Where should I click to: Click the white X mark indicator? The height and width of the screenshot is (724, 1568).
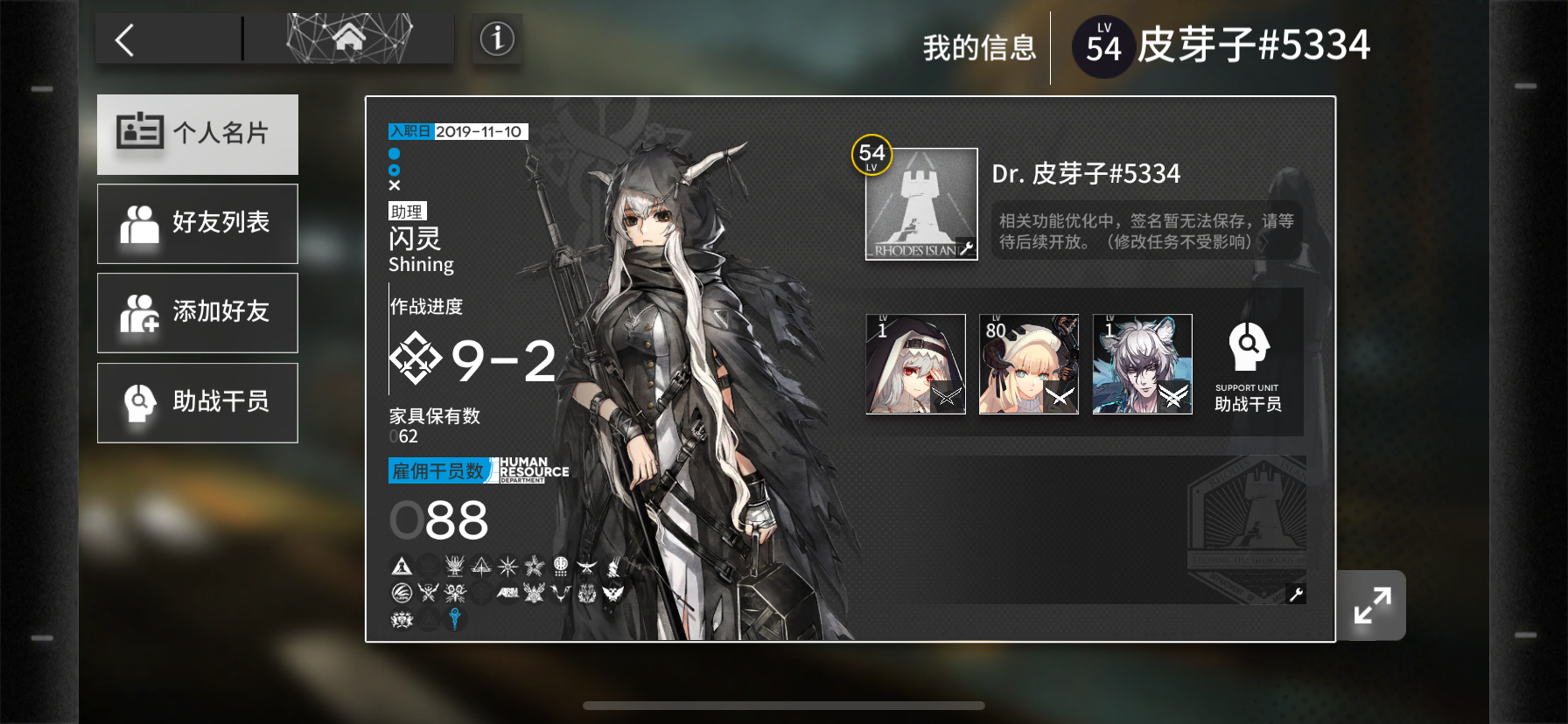[x=395, y=184]
